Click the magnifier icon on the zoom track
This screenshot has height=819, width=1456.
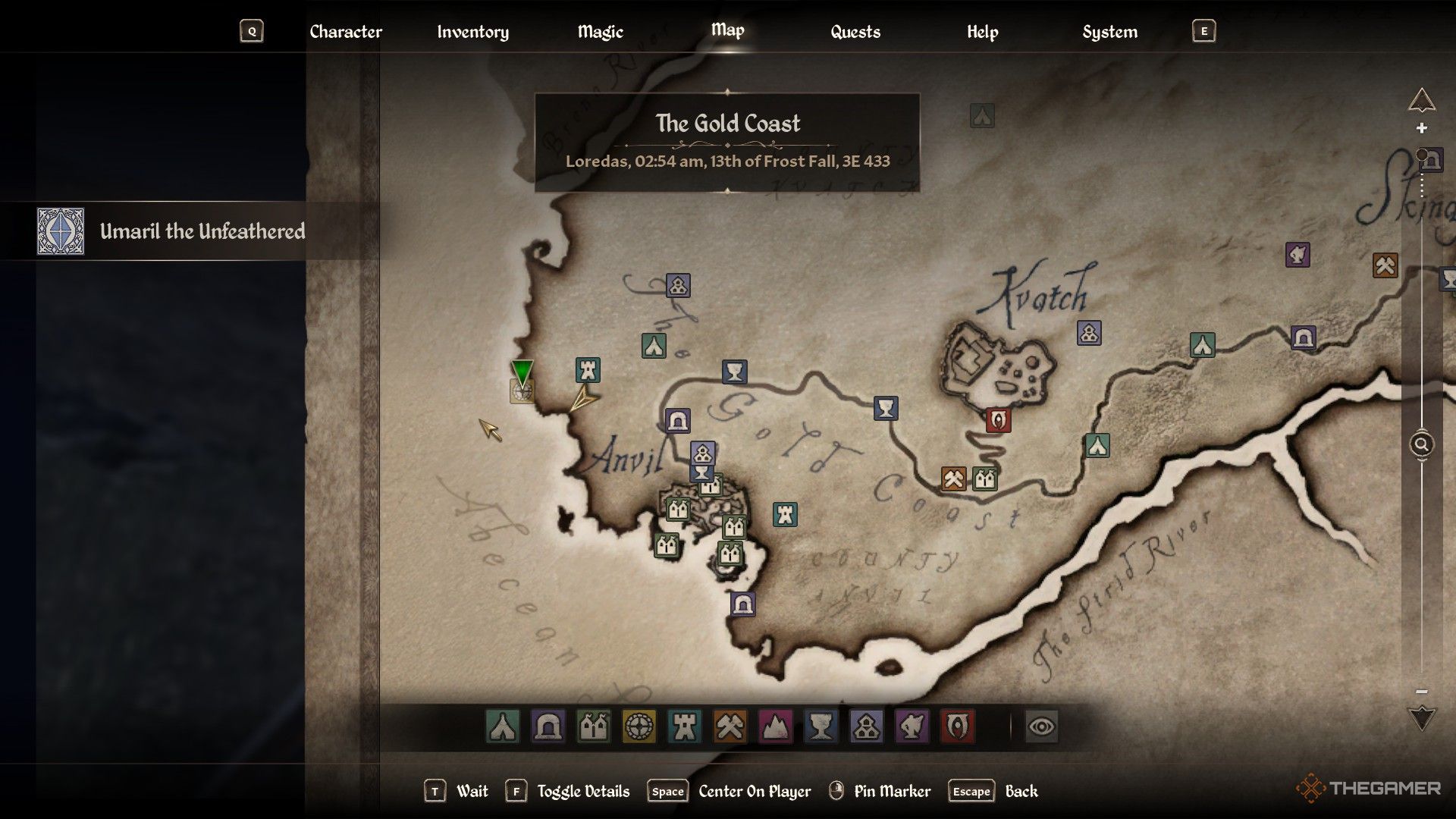1421,444
